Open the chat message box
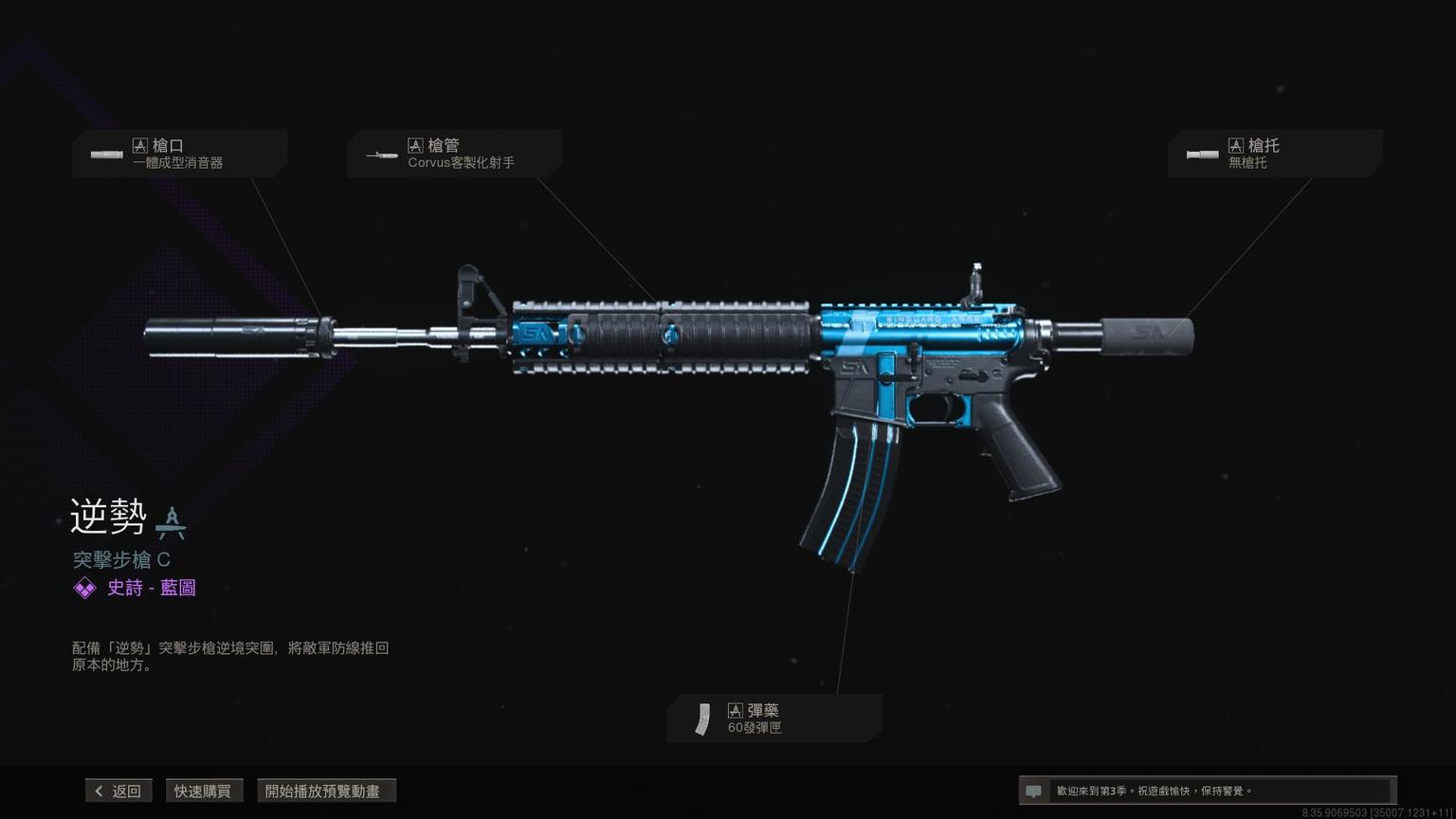Image resolution: width=1456 pixels, height=819 pixels. (x=1206, y=791)
